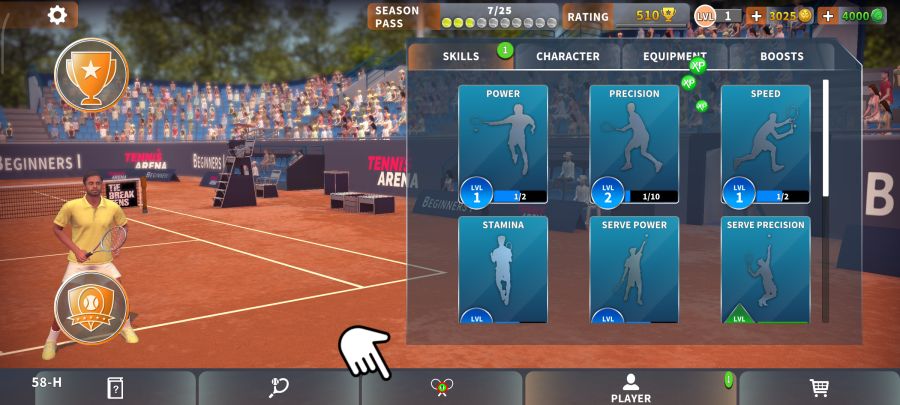The width and height of the screenshot is (900, 405).
Task: Open the Equipment tab
Action: tap(674, 57)
